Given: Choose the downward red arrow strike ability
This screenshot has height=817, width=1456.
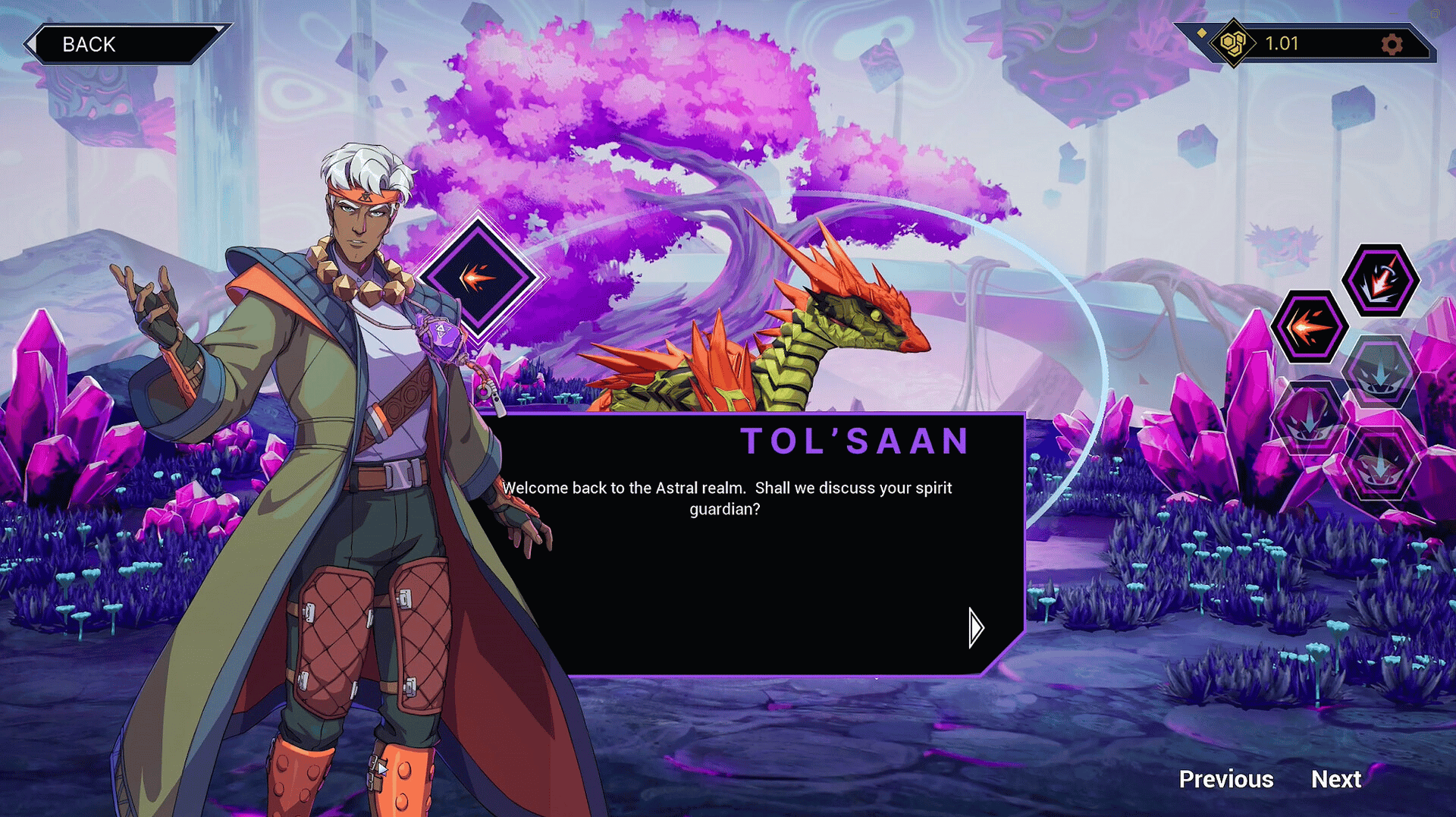Looking at the screenshot, I should click(x=1380, y=280).
